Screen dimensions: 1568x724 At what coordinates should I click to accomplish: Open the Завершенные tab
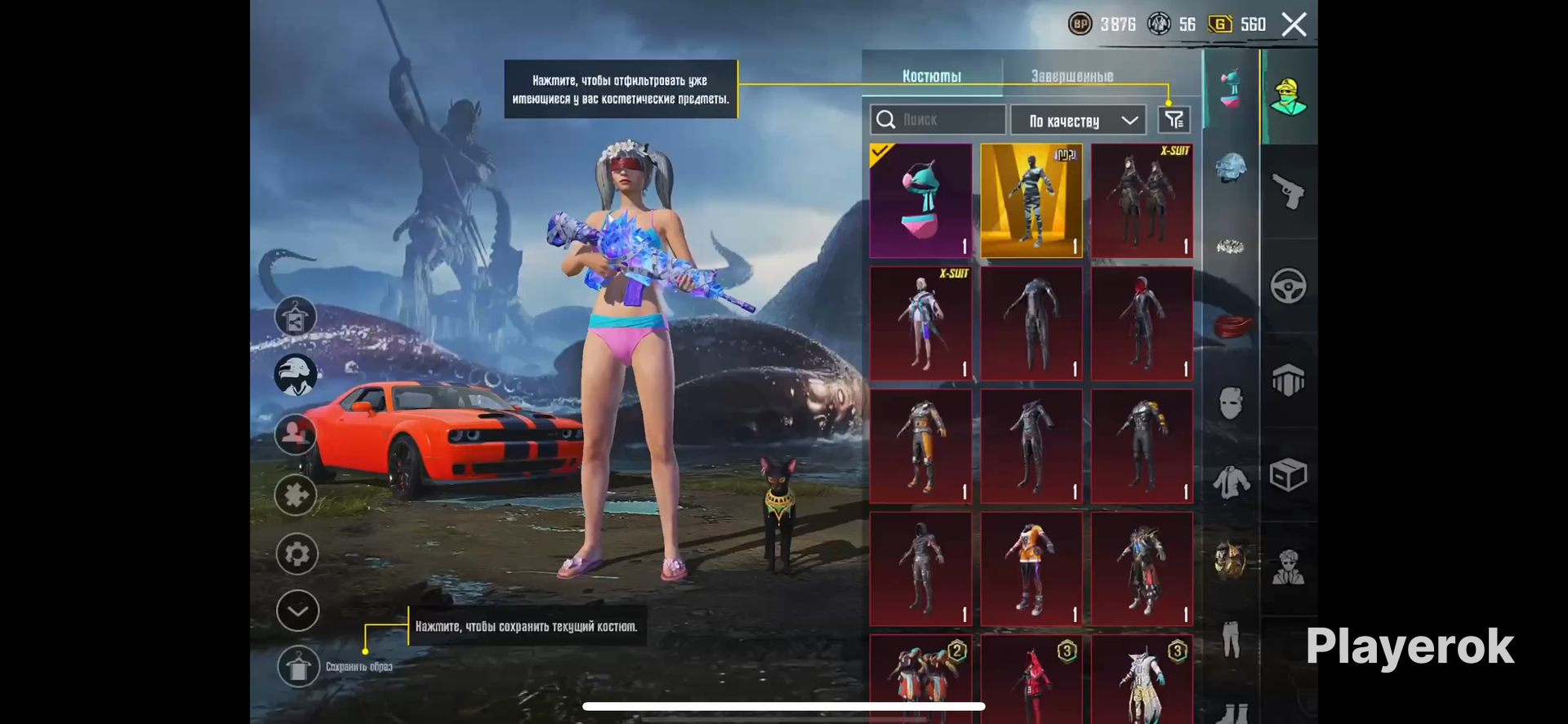[1071, 76]
